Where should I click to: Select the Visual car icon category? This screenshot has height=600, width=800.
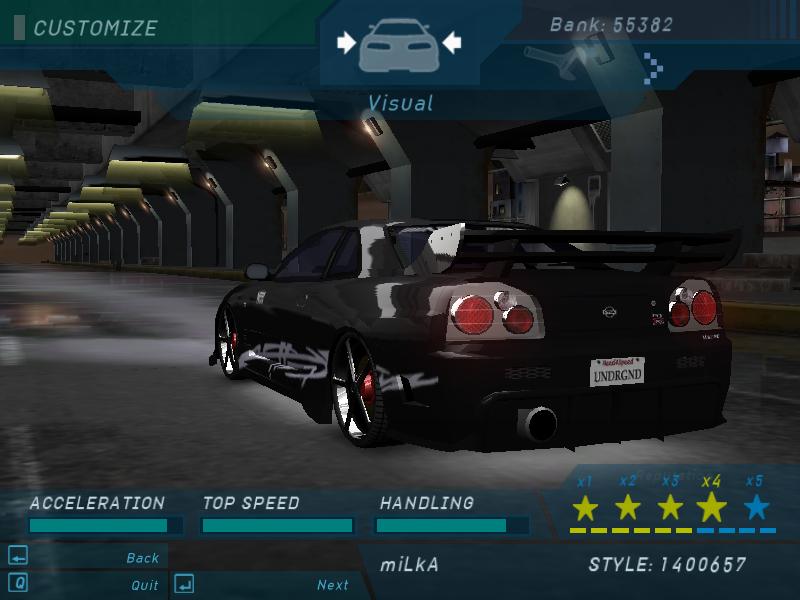point(399,45)
